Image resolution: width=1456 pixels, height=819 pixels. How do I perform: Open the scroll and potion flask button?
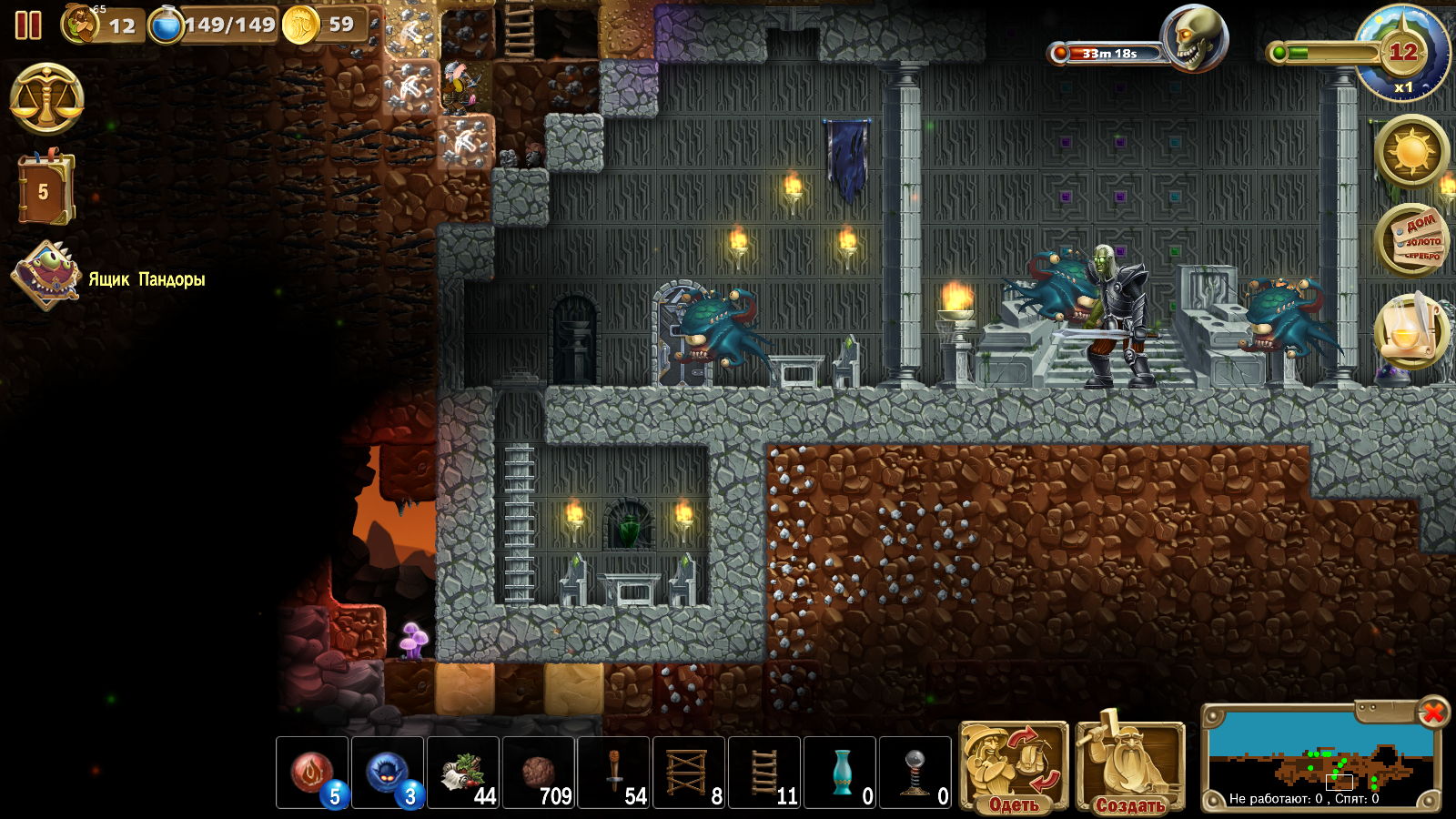click(1410, 331)
